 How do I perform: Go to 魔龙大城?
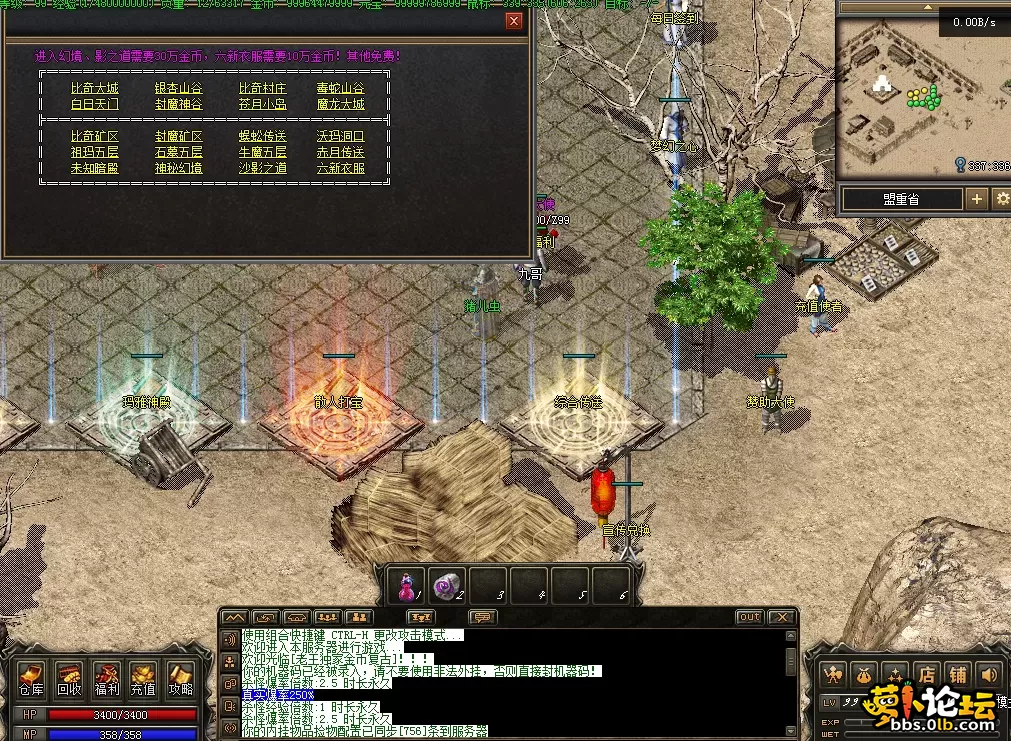click(340, 104)
